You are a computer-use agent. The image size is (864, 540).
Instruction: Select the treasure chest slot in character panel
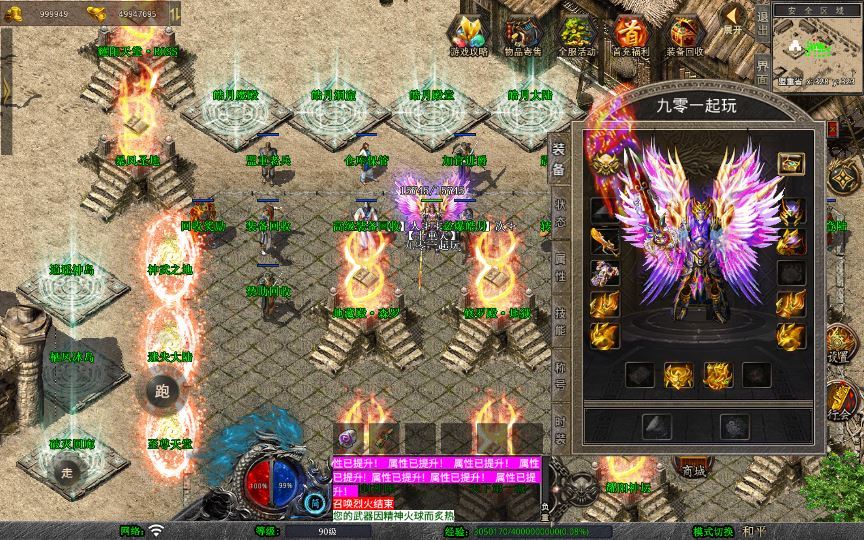[791, 163]
